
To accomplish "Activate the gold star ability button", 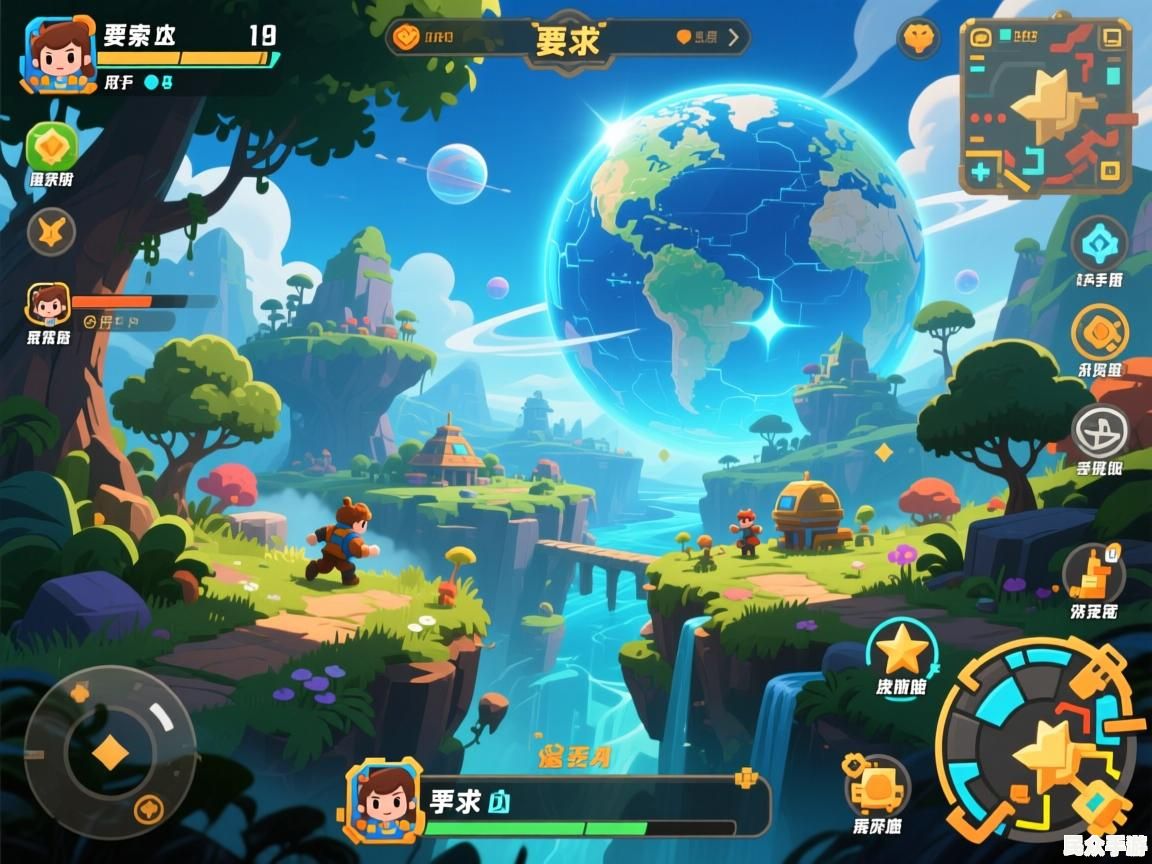I will (902, 651).
